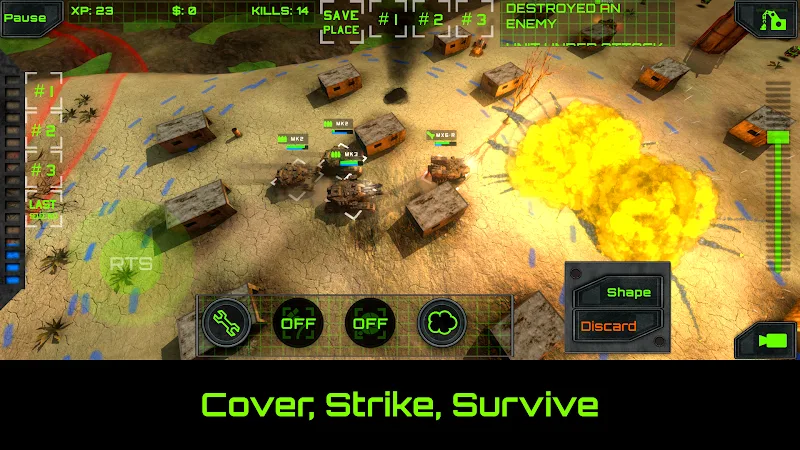Reselect the Last Squad
The image size is (800, 450).
pyautogui.click(x=43, y=209)
